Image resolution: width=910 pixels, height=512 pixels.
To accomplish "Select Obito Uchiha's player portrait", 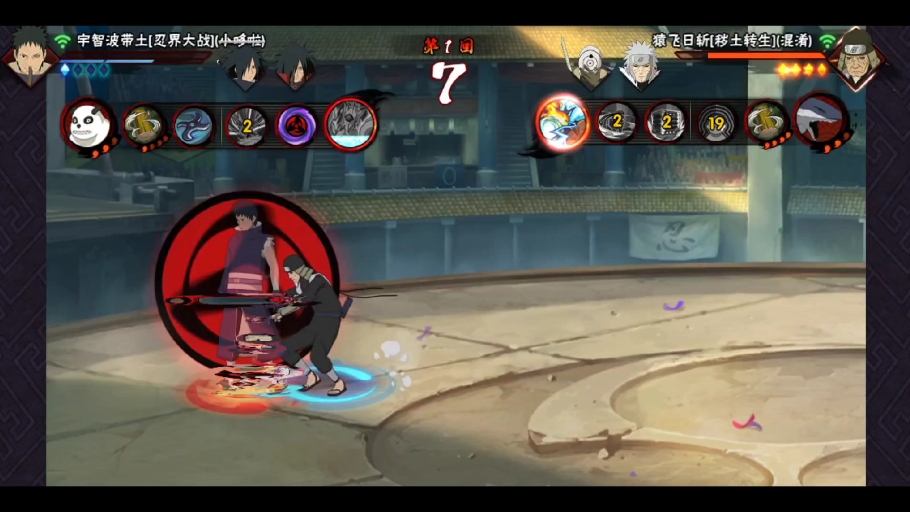I will pos(28,54).
